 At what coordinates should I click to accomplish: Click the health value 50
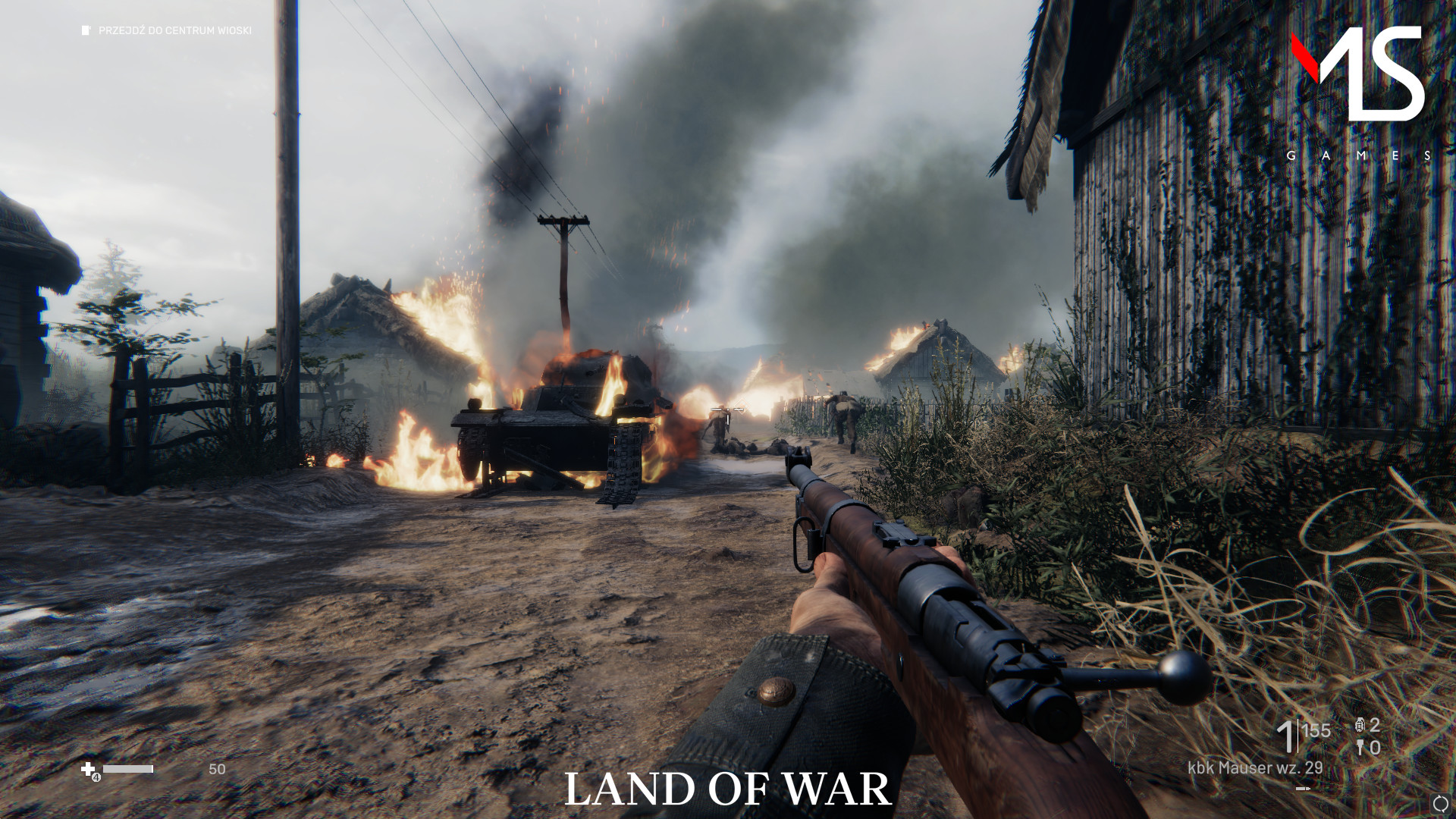217,767
